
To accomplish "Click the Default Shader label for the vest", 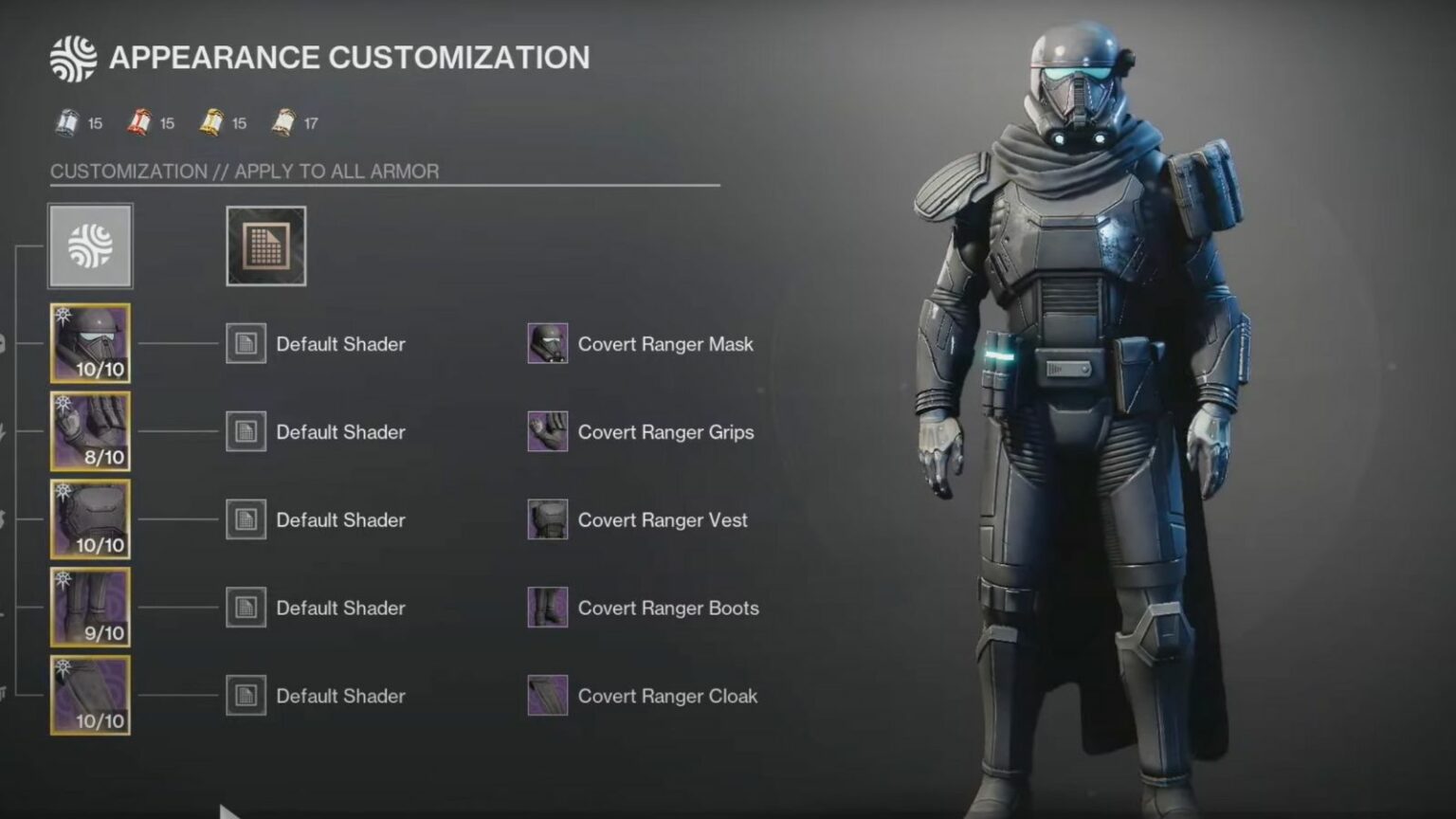I will tap(340, 519).
